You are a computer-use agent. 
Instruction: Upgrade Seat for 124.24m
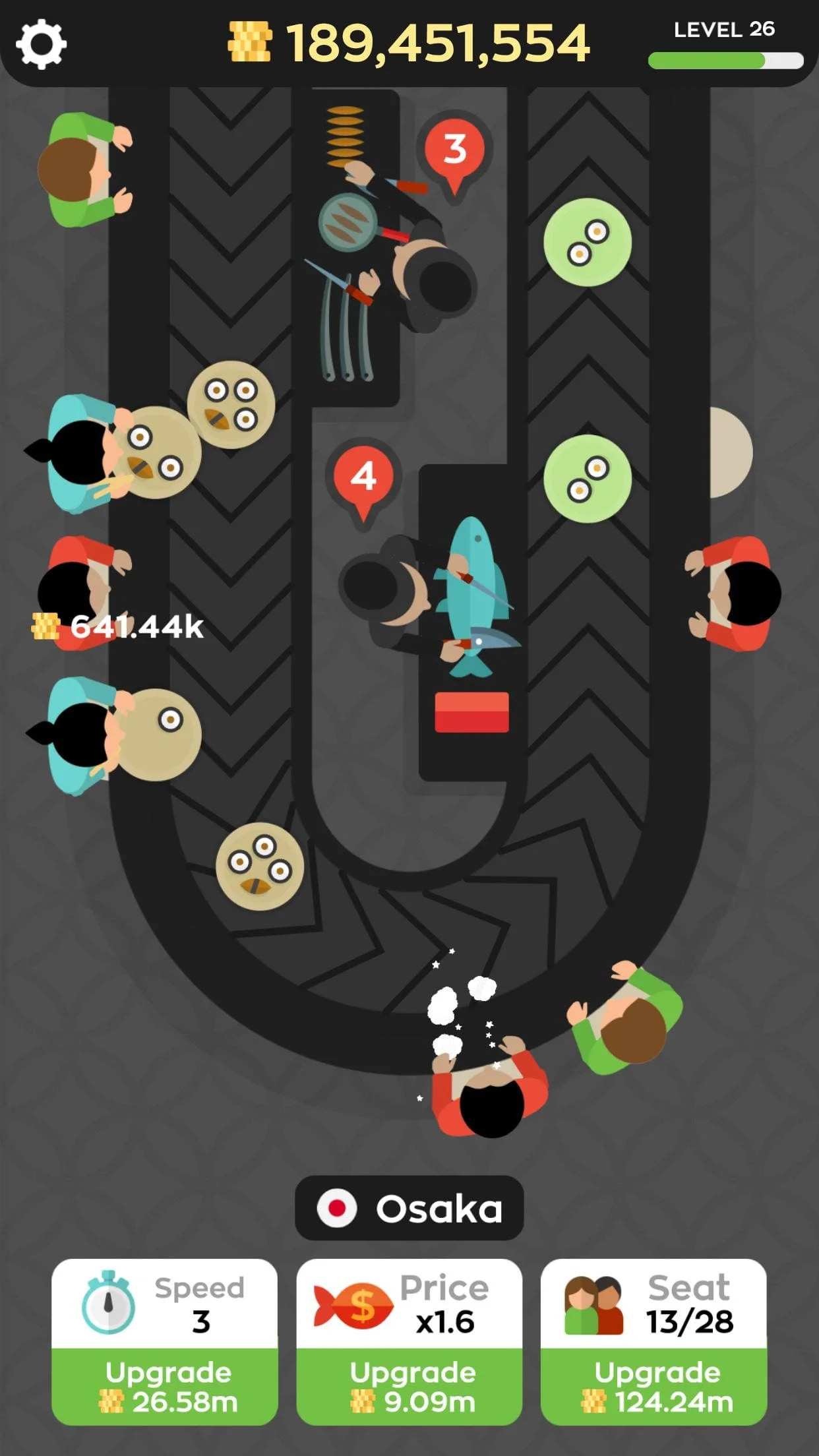point(654,1386)
